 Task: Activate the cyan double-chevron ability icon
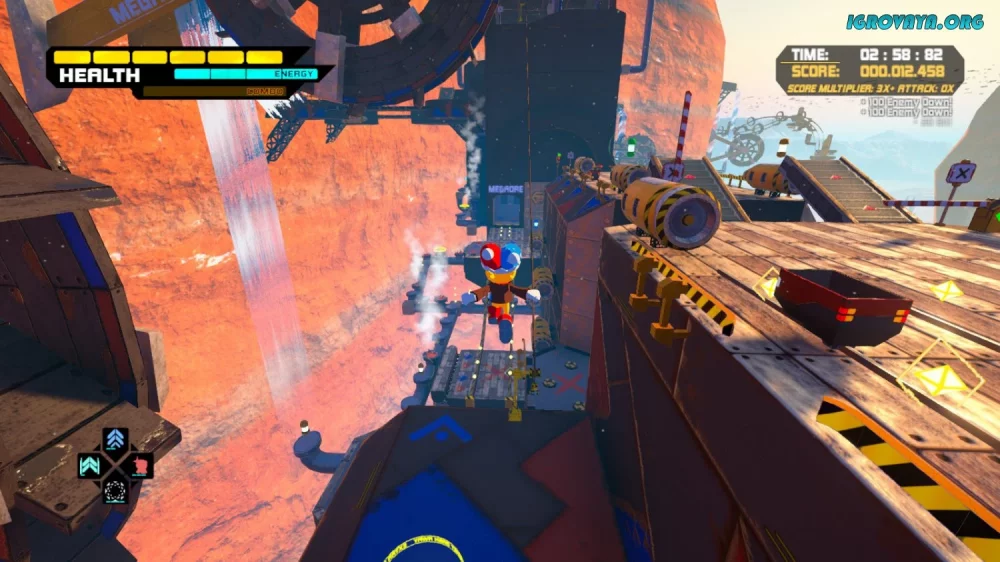coord(90,465)
